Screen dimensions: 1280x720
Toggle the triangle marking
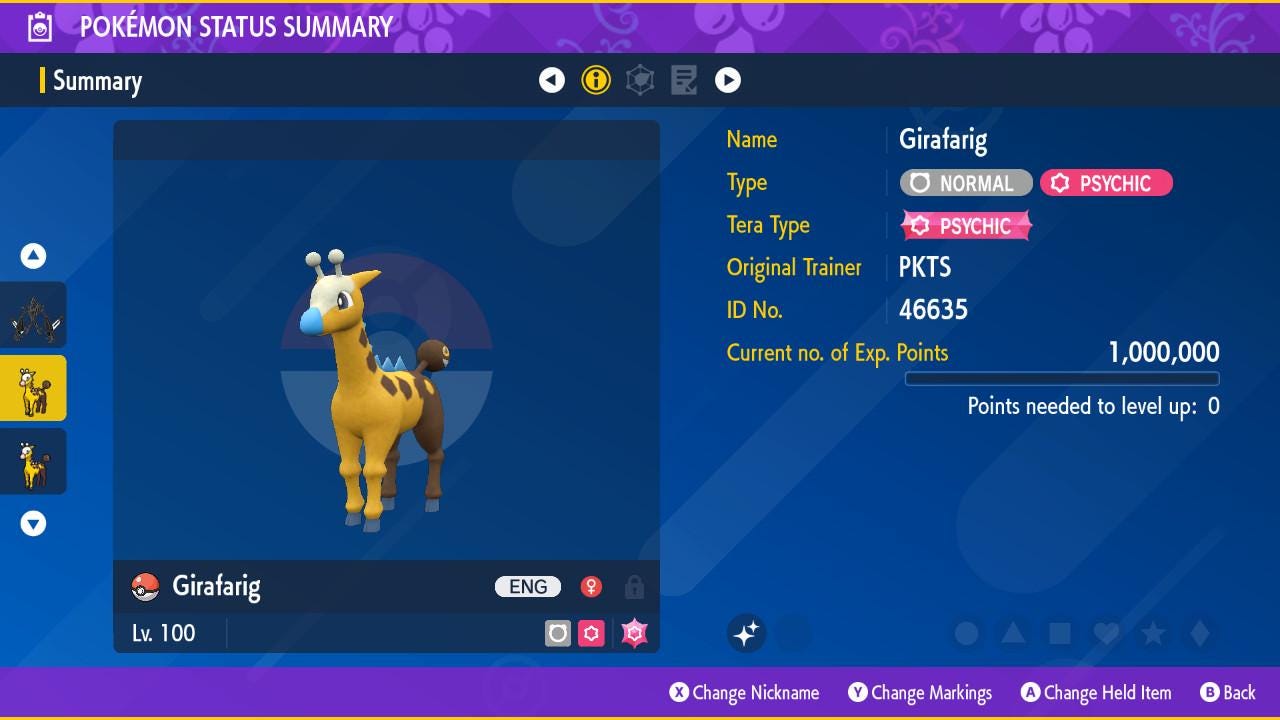(1013, 633)
